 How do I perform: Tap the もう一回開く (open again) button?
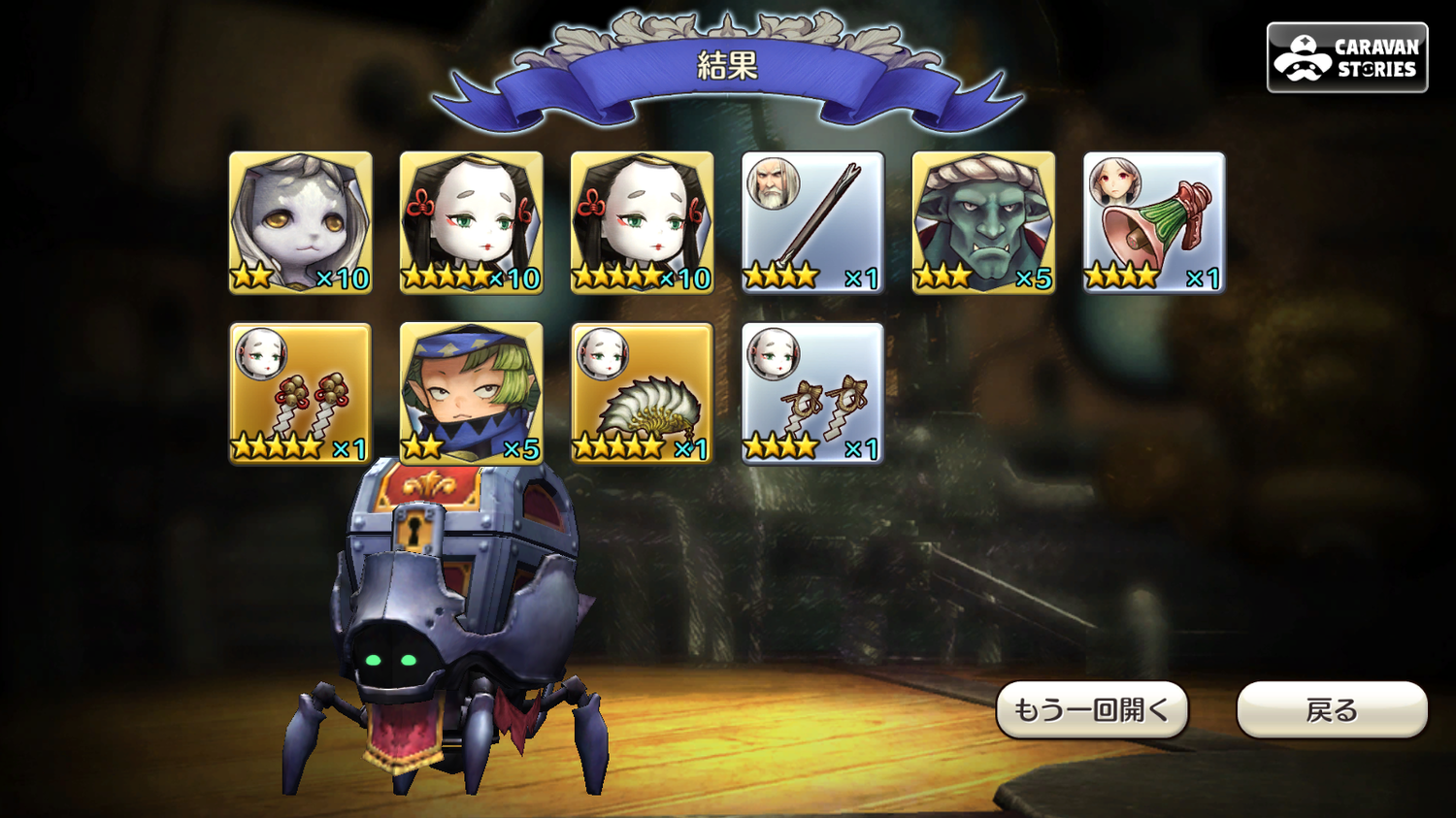click(1092, 710)
